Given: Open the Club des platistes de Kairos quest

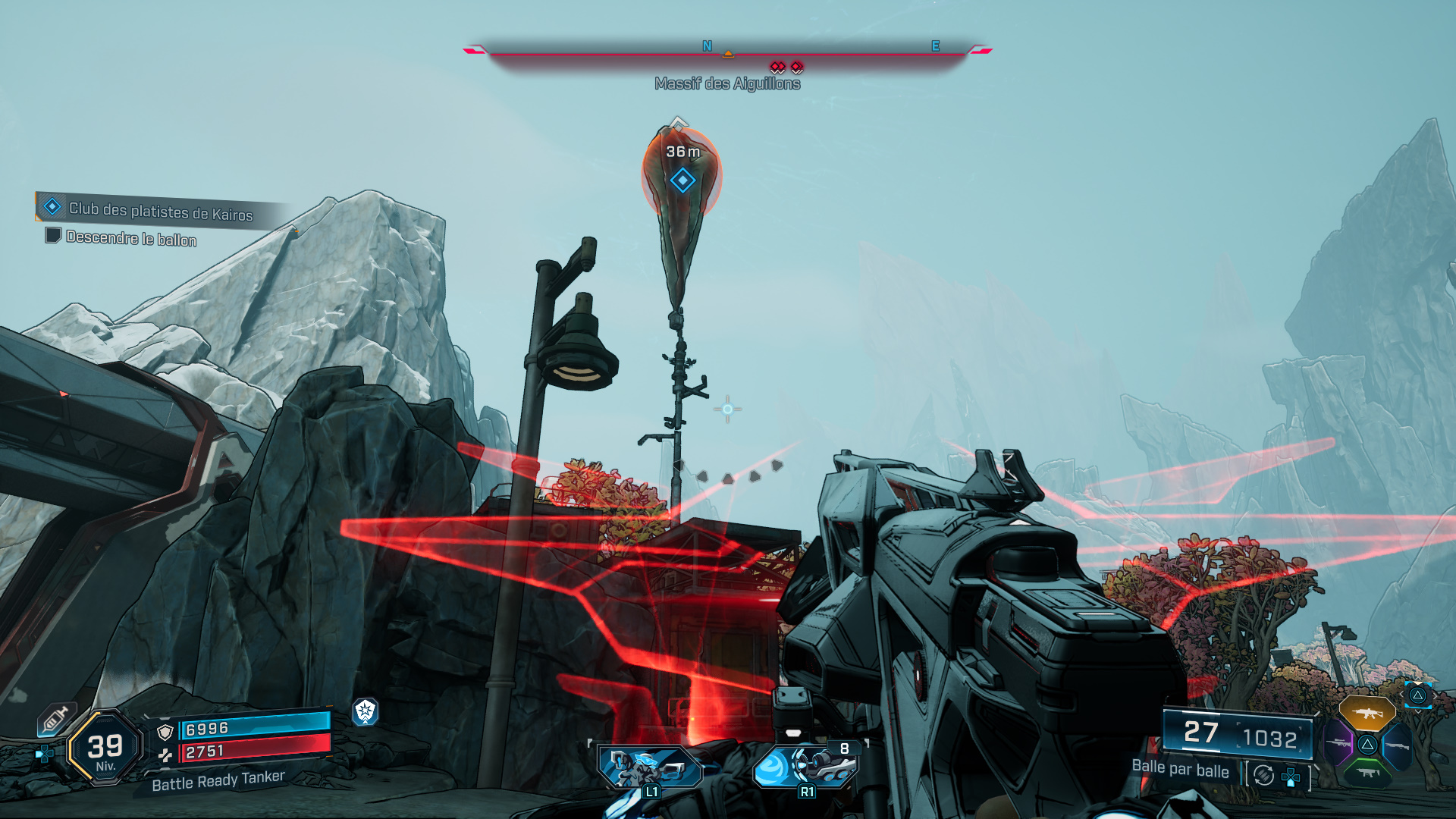Looking at the screenshot, I should coord(160,211).
